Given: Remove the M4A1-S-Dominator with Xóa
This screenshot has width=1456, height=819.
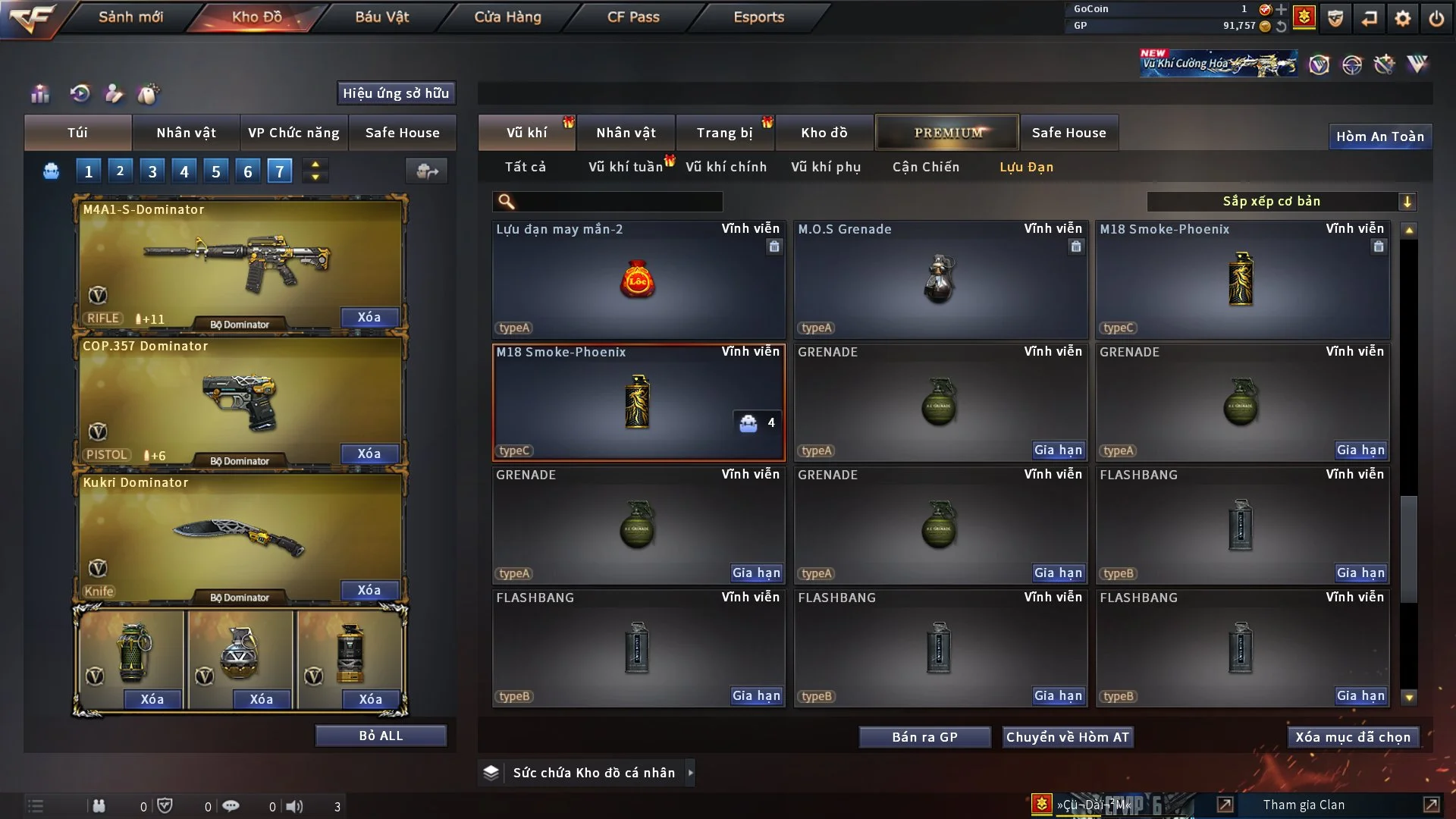Looking at the screenshot, I should (369, 317).
